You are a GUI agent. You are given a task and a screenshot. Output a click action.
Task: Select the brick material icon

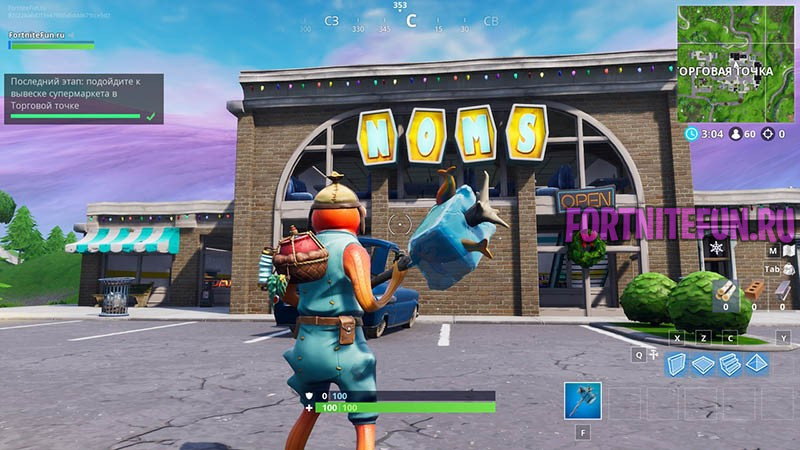[x=755, y=291]
